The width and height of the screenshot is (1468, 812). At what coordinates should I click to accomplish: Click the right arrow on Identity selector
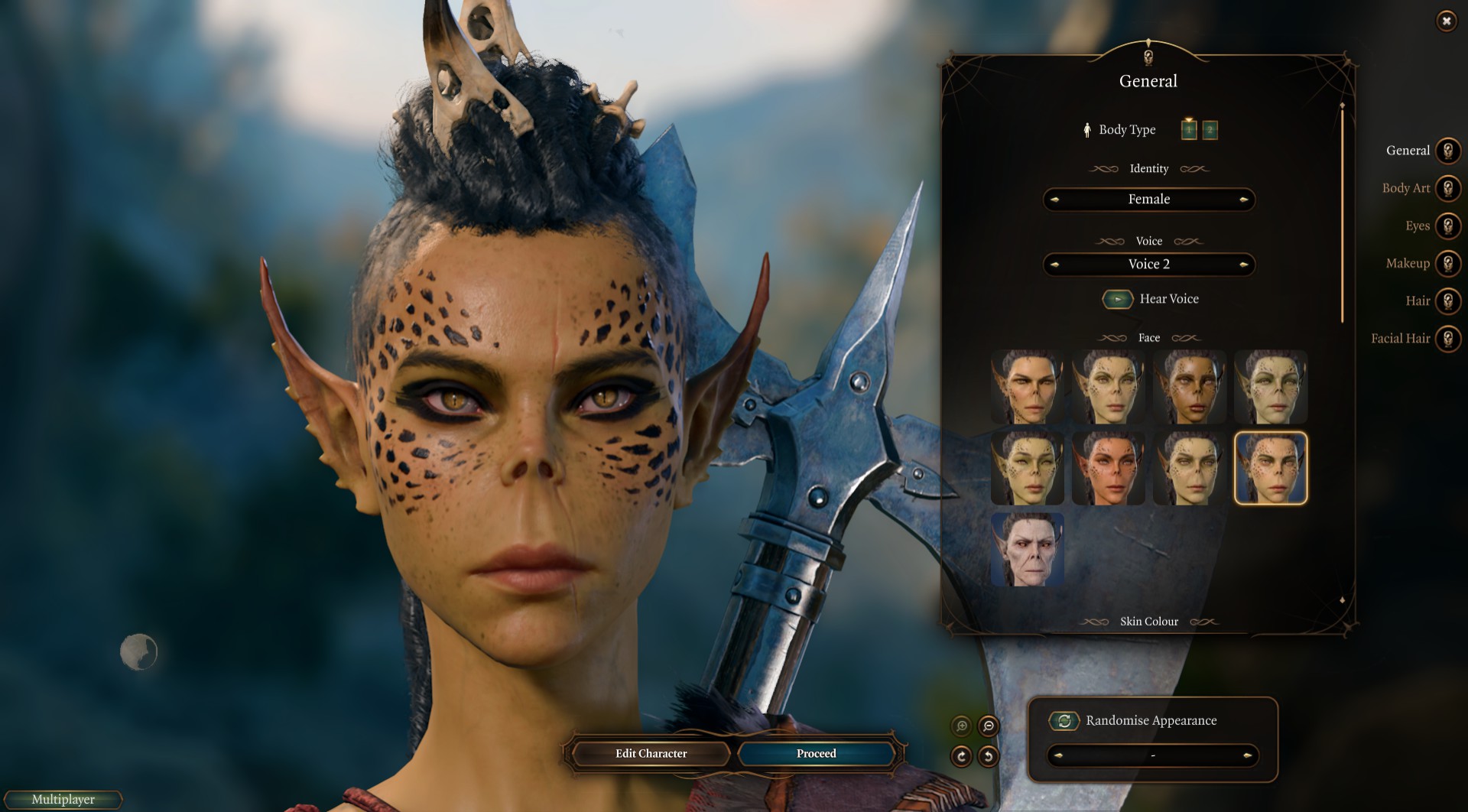tap(1243, 200)
